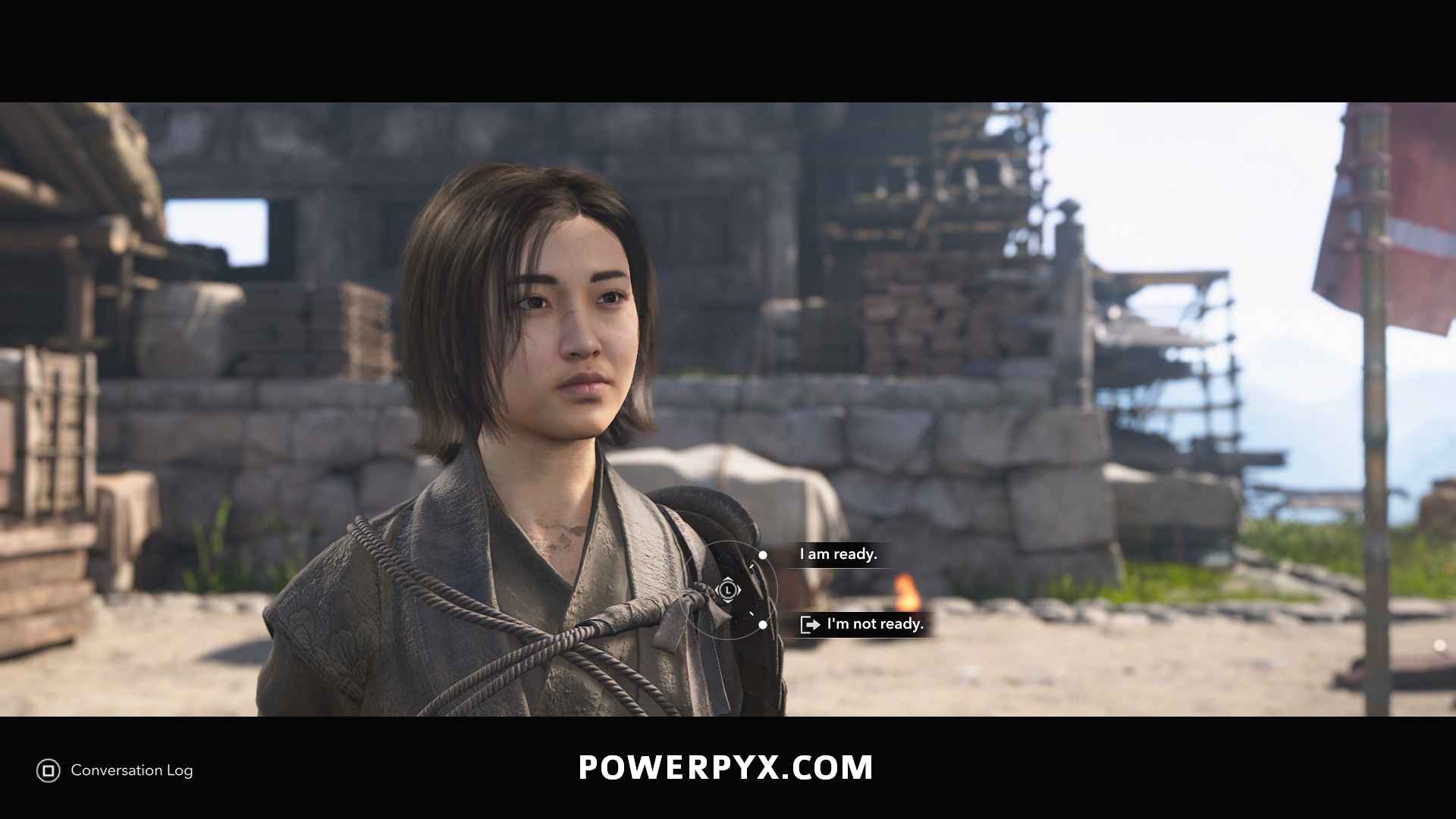Click the right arrow on the L-stick icon
The width and height of the screenshot is (1456, 819).
pos(739,590)
